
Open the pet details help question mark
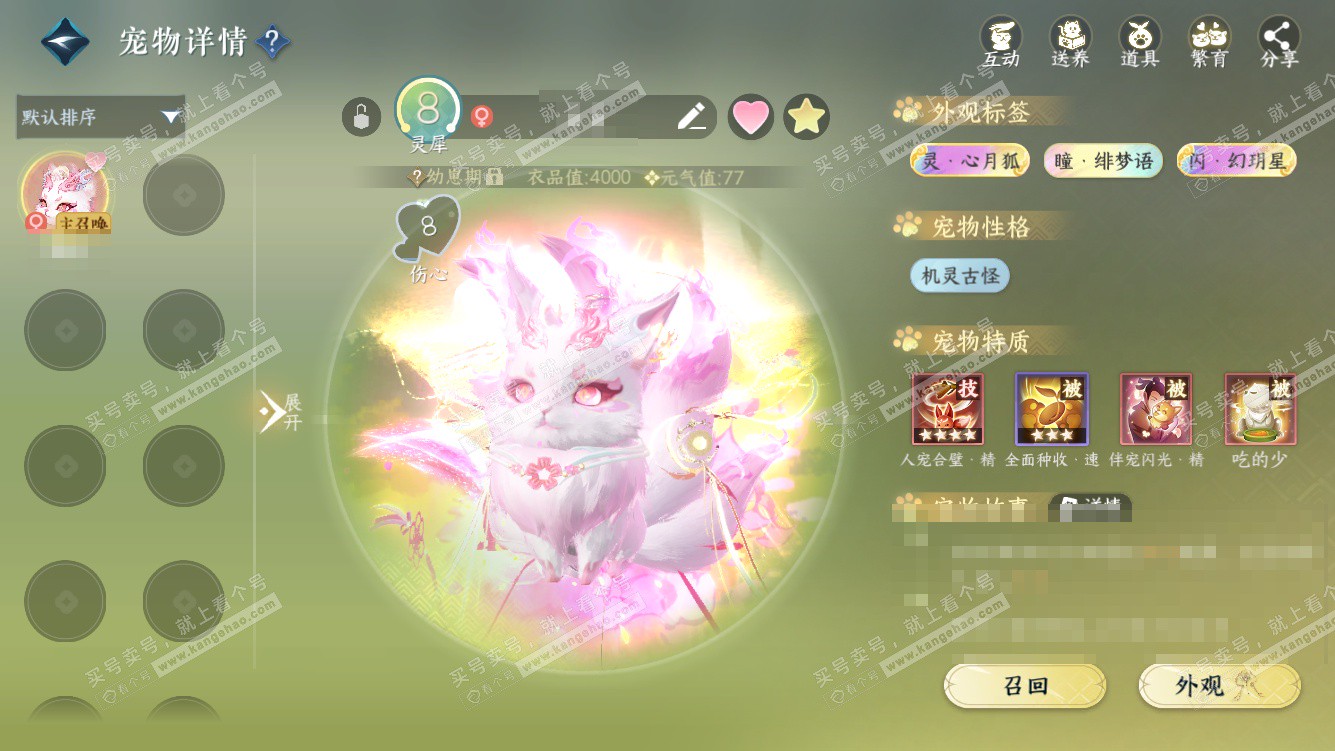coord(272,42)
